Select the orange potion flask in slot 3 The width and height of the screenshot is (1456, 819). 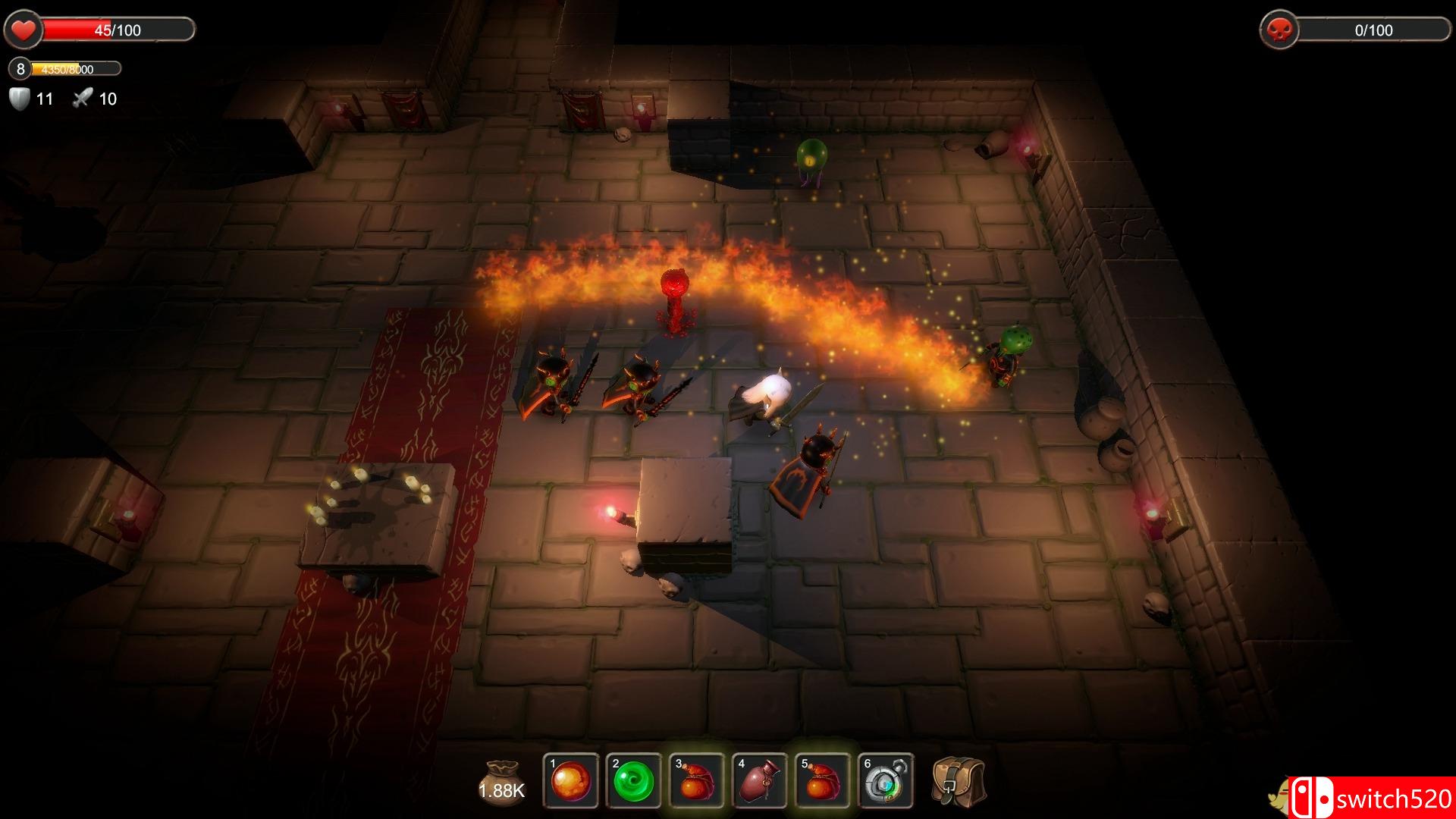tap(697, 781)
